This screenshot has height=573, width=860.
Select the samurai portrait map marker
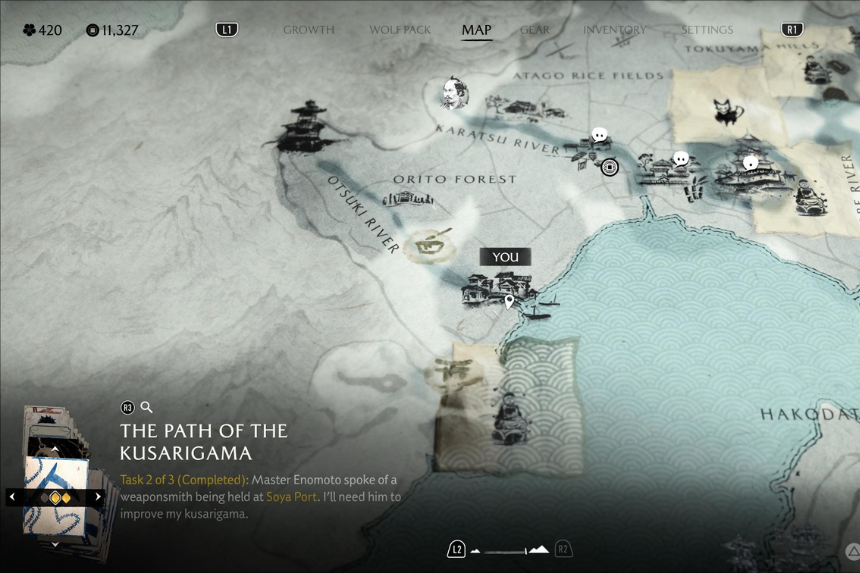[x=455, y=93]
